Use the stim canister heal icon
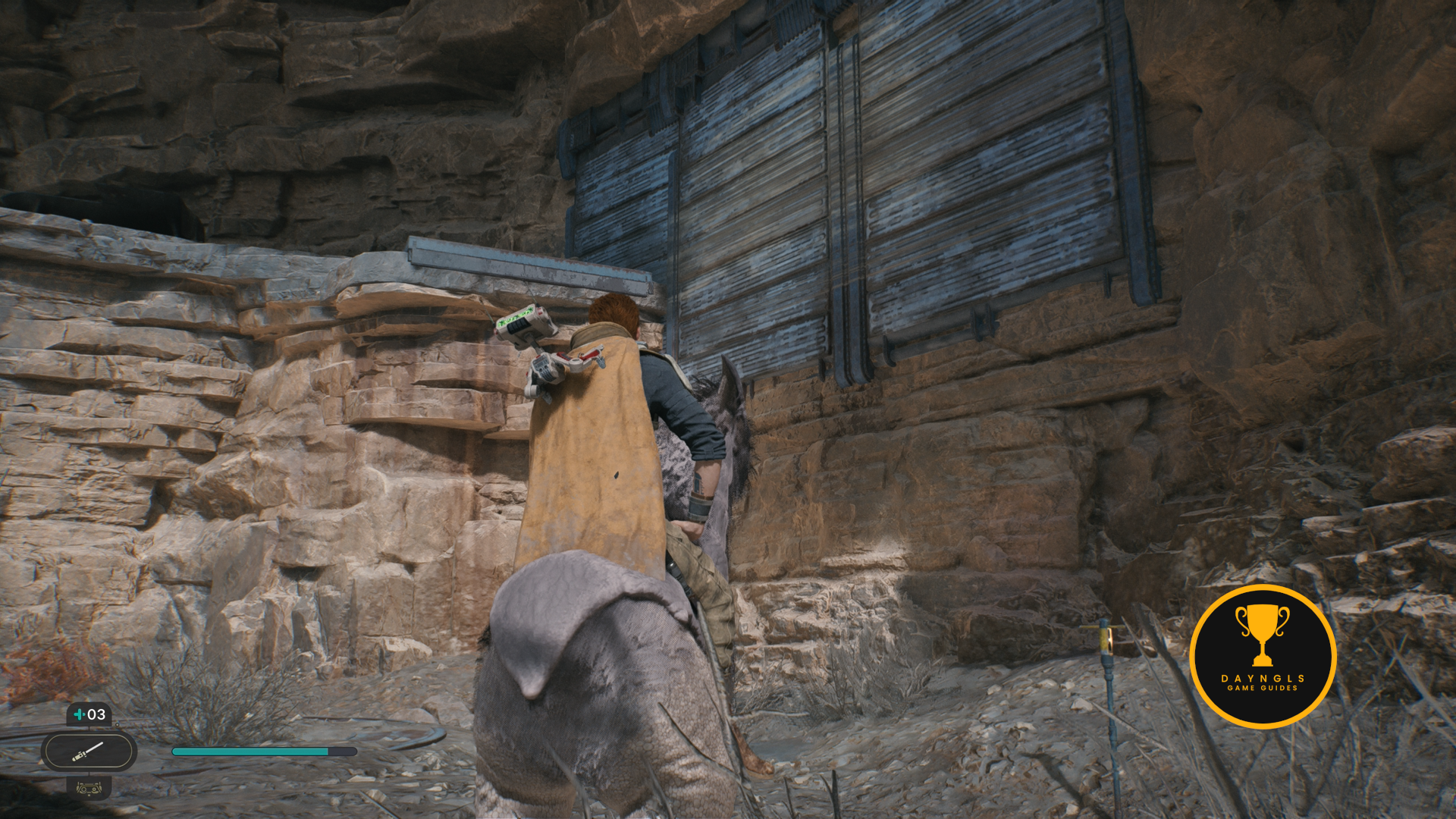The width and height of the screenshot is (1456, 819). click(89, 714)
